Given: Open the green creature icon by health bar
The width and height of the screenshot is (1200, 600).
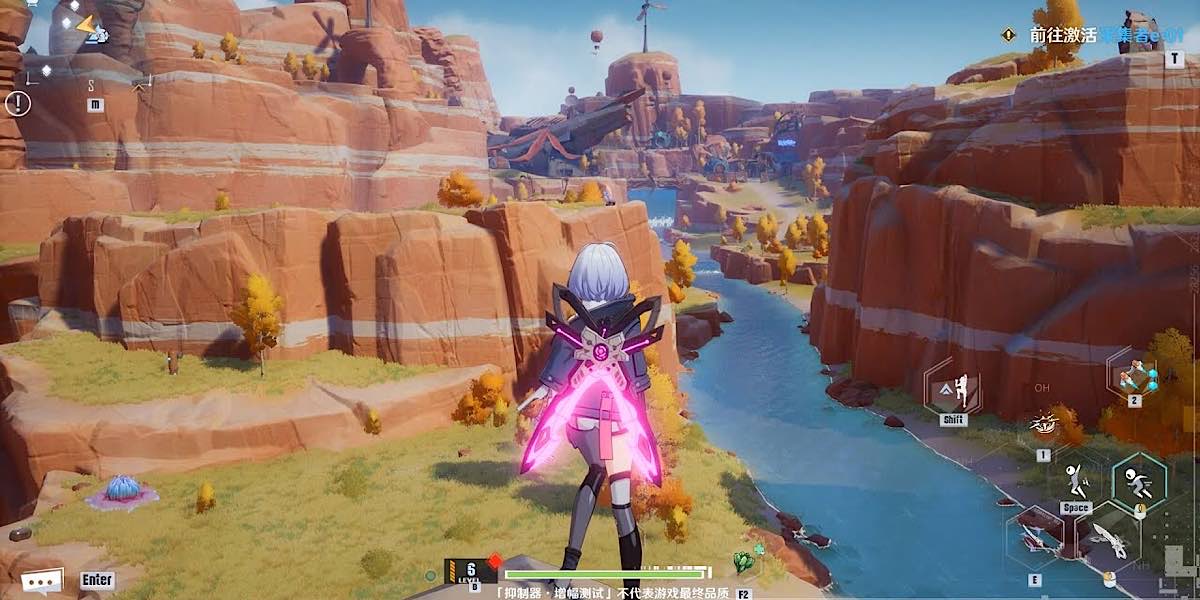Looking at the screenshot, I should (x=742, y=563).
